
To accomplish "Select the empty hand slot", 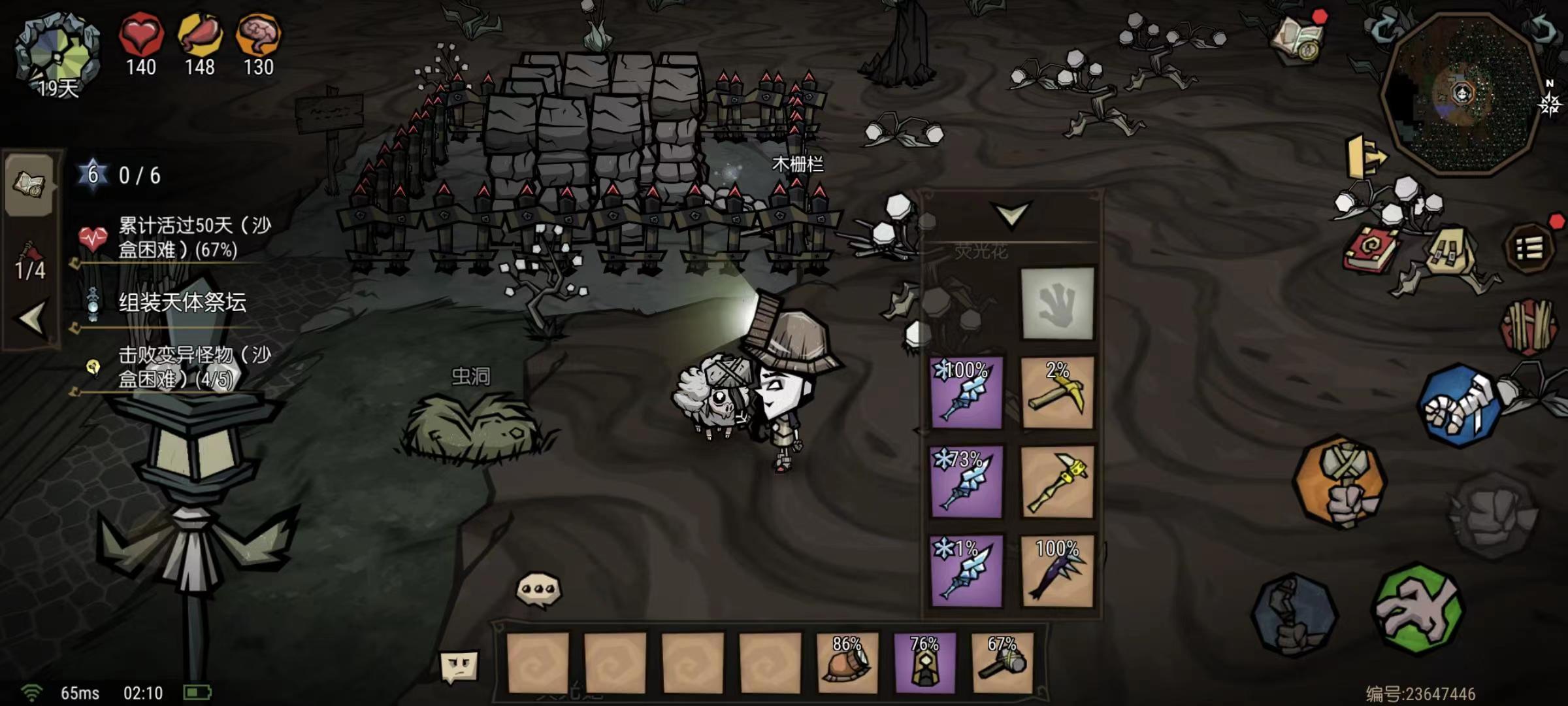I will pyautogui.click(x=1057, y=303).
